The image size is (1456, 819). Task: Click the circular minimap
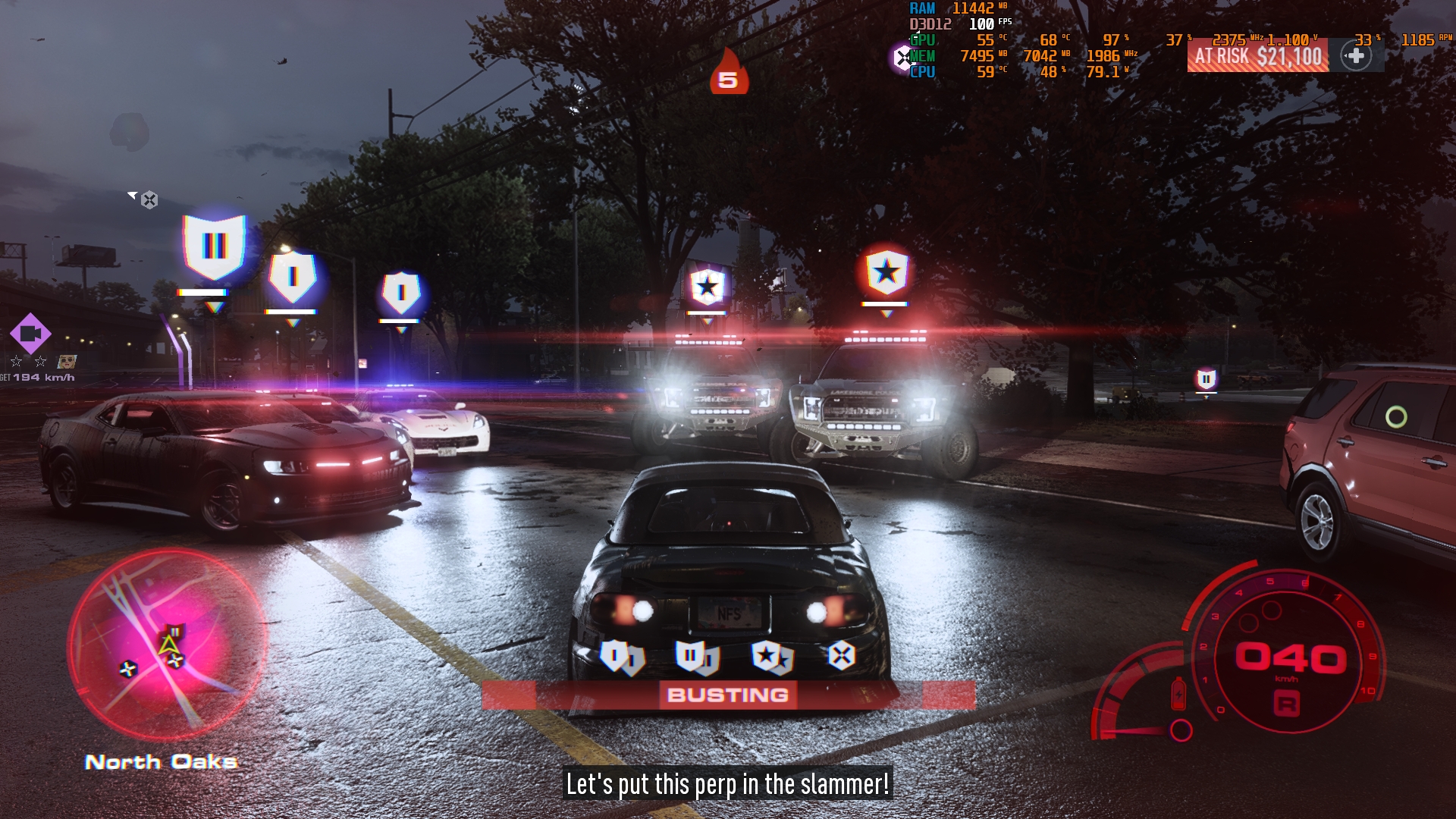point(168,645)
